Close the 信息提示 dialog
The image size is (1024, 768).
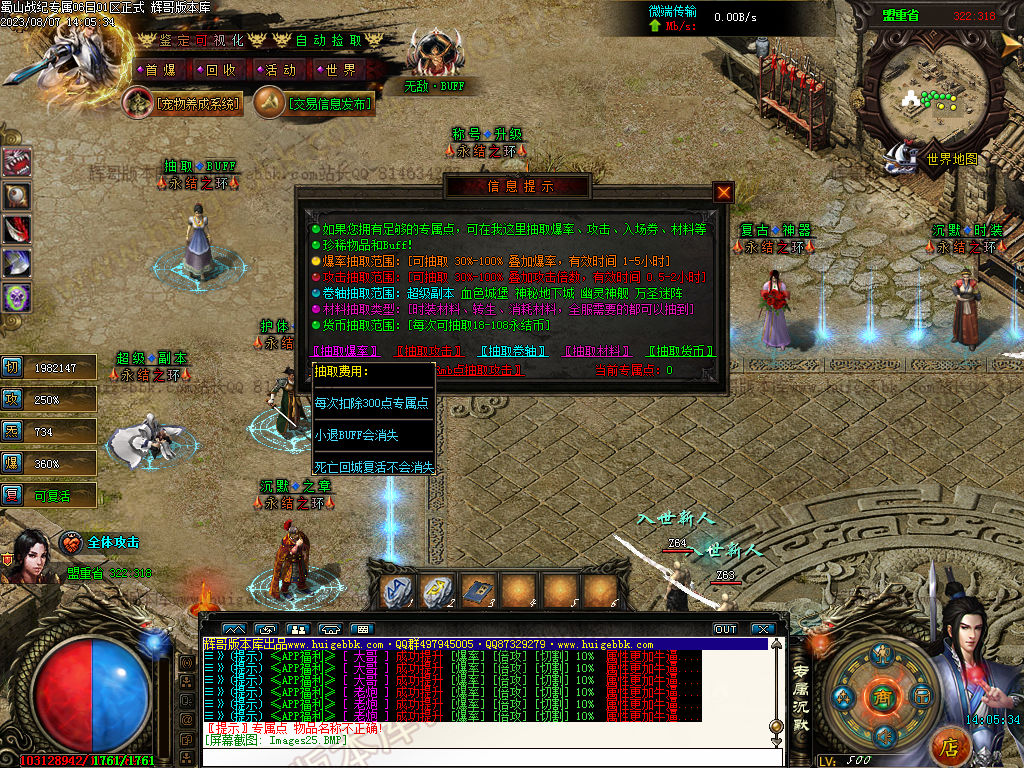pyautogui.click(x=724, y=191)
